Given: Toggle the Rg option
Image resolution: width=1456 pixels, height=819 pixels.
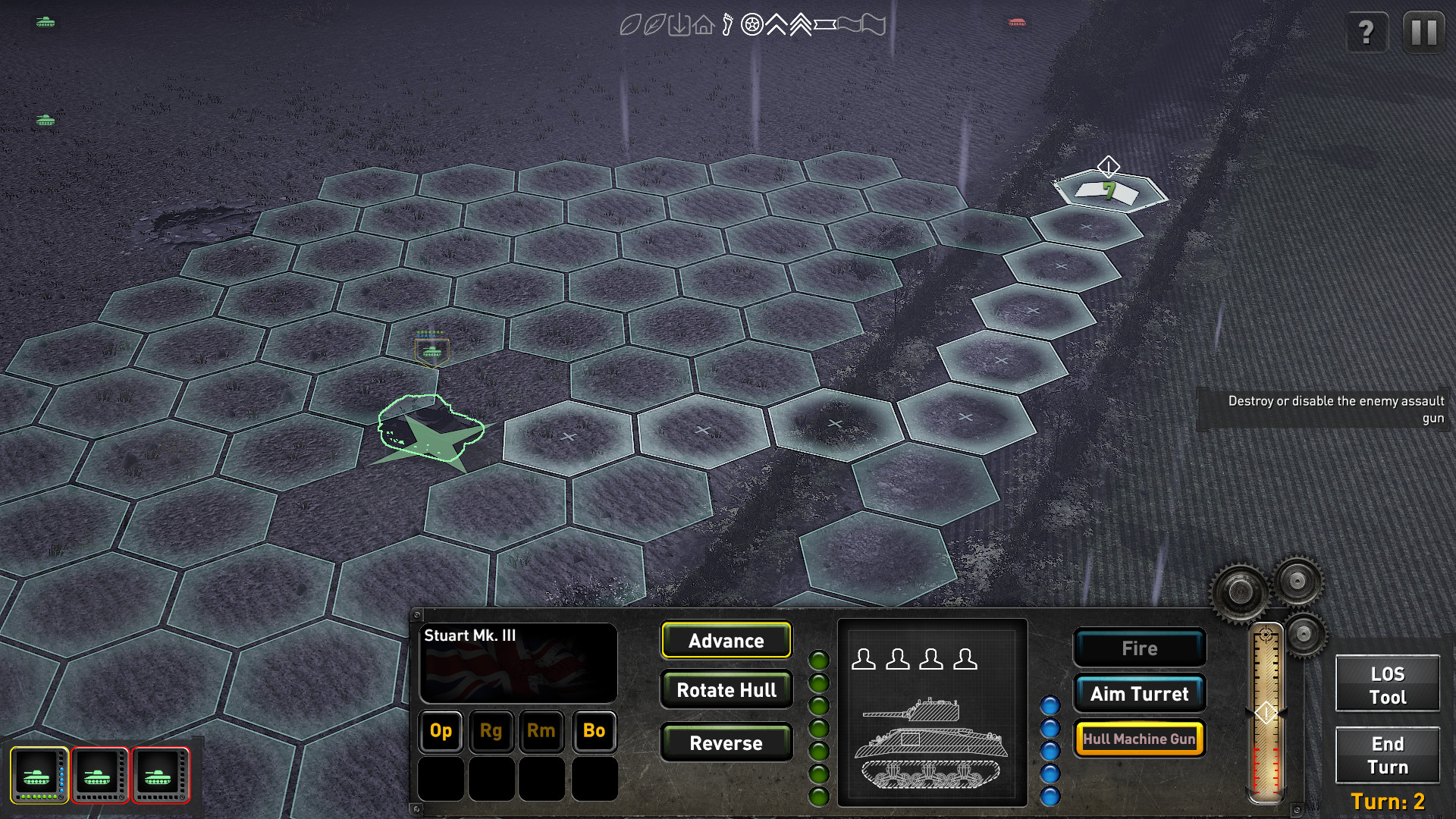Looking at the screenshot, I should click(491, 732).
